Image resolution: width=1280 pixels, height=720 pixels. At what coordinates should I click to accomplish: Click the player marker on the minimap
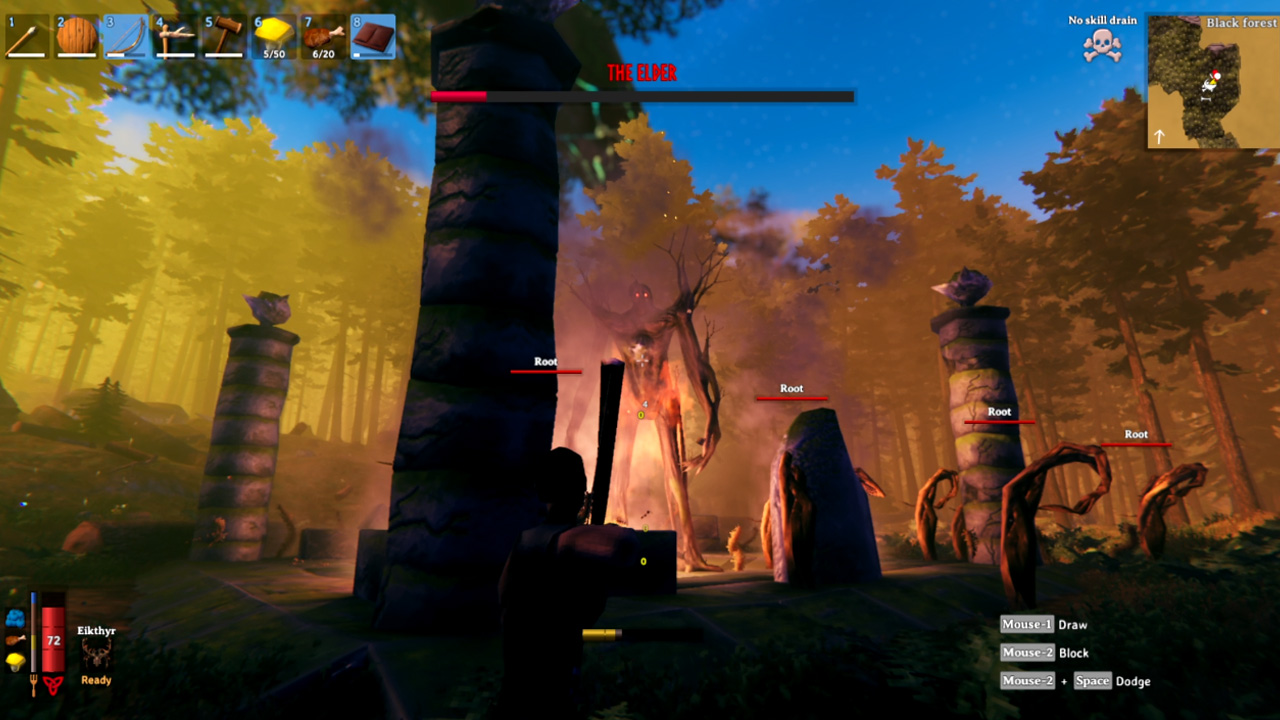(x=1213, y=81)
